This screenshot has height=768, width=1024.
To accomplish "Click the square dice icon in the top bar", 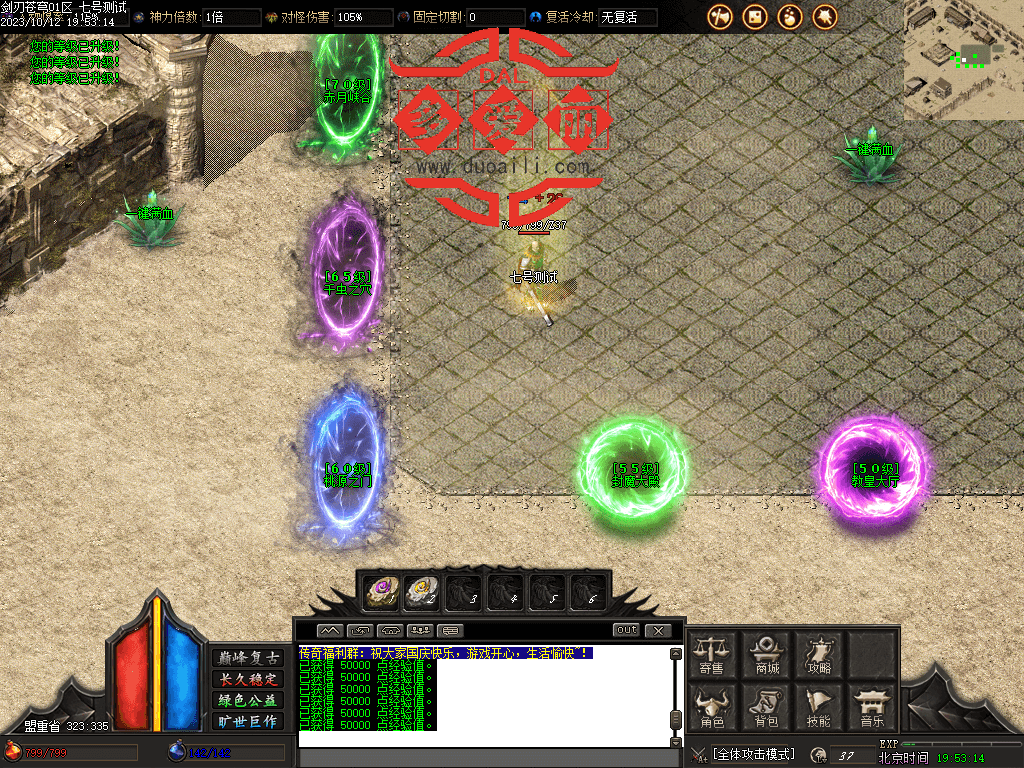I will 755,17.
